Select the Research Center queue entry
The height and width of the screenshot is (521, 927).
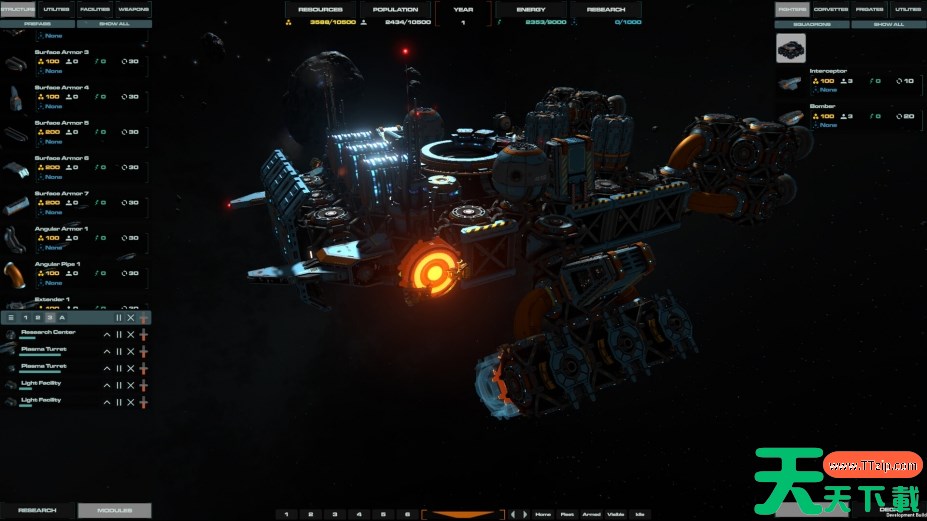tap(50, 334)
